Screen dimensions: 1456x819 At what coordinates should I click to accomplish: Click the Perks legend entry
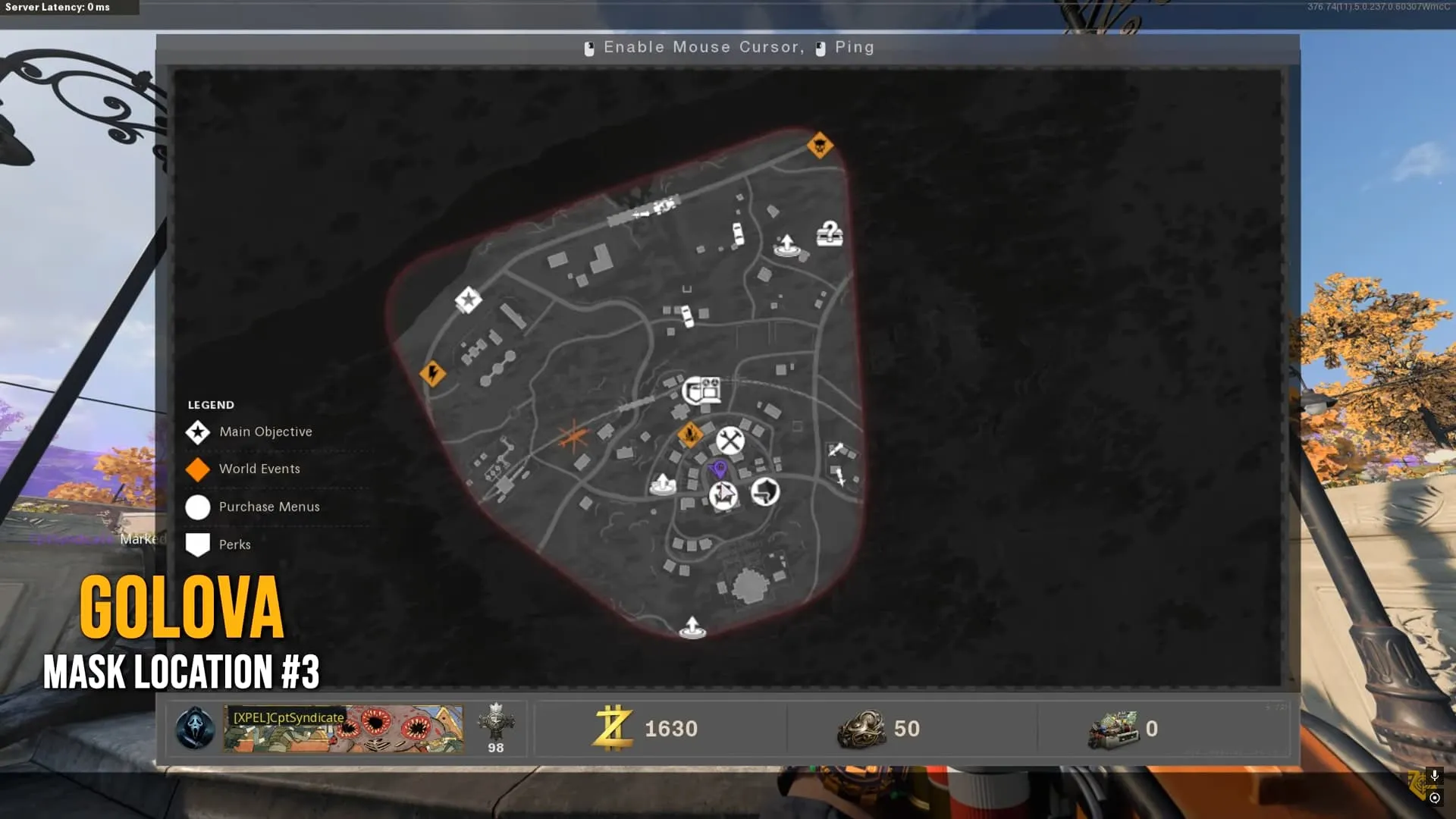pyautogui.click(x=234, y=544)
